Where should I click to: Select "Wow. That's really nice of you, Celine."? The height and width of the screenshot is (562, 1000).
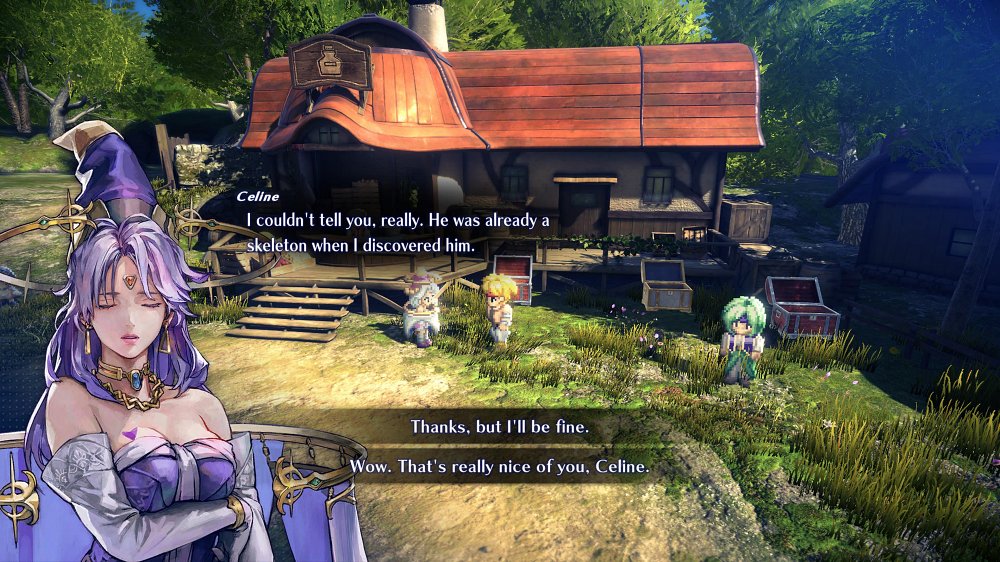coord(500,467)
